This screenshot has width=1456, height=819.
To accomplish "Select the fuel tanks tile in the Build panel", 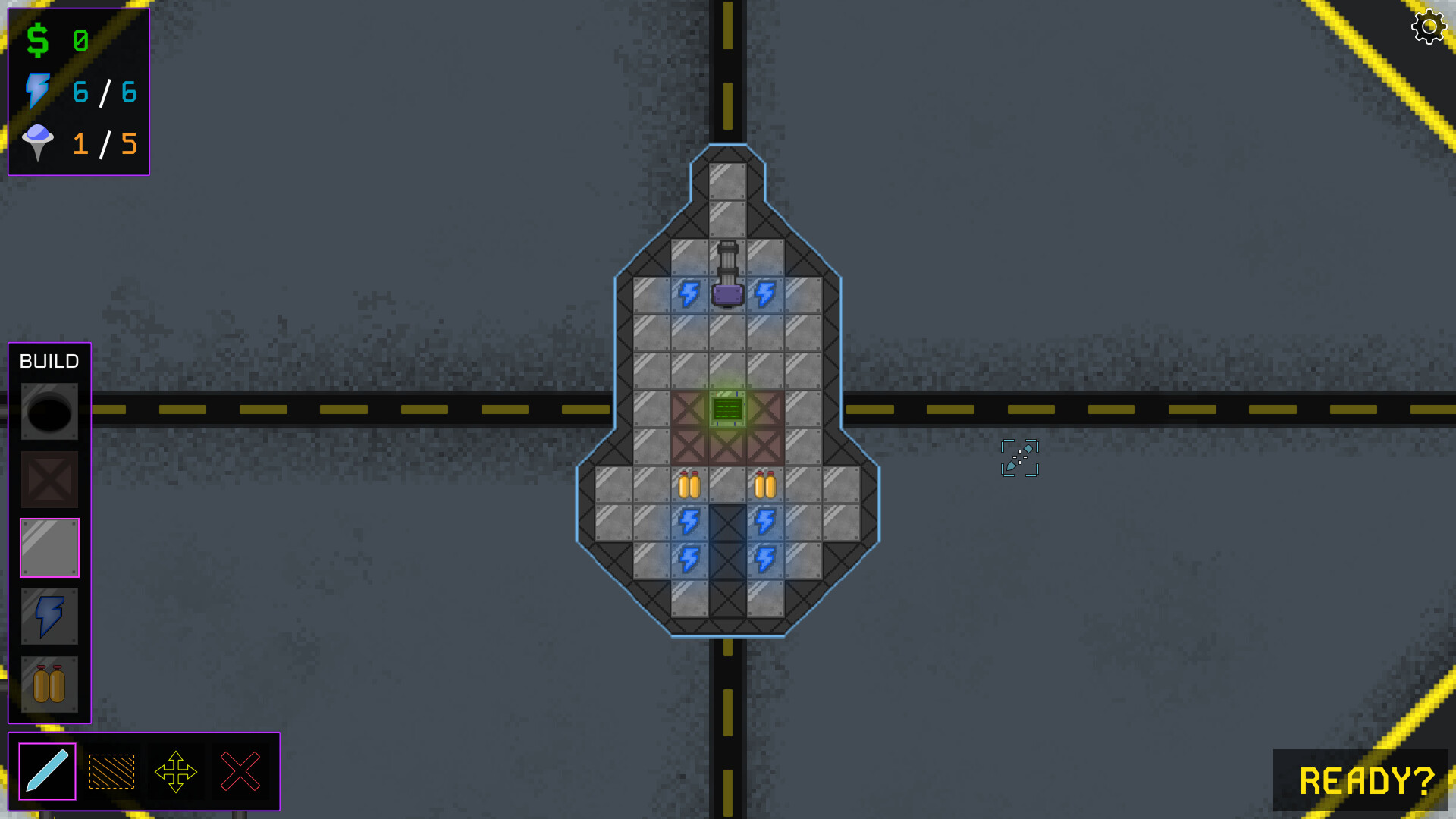I will (x=49, y=684).
